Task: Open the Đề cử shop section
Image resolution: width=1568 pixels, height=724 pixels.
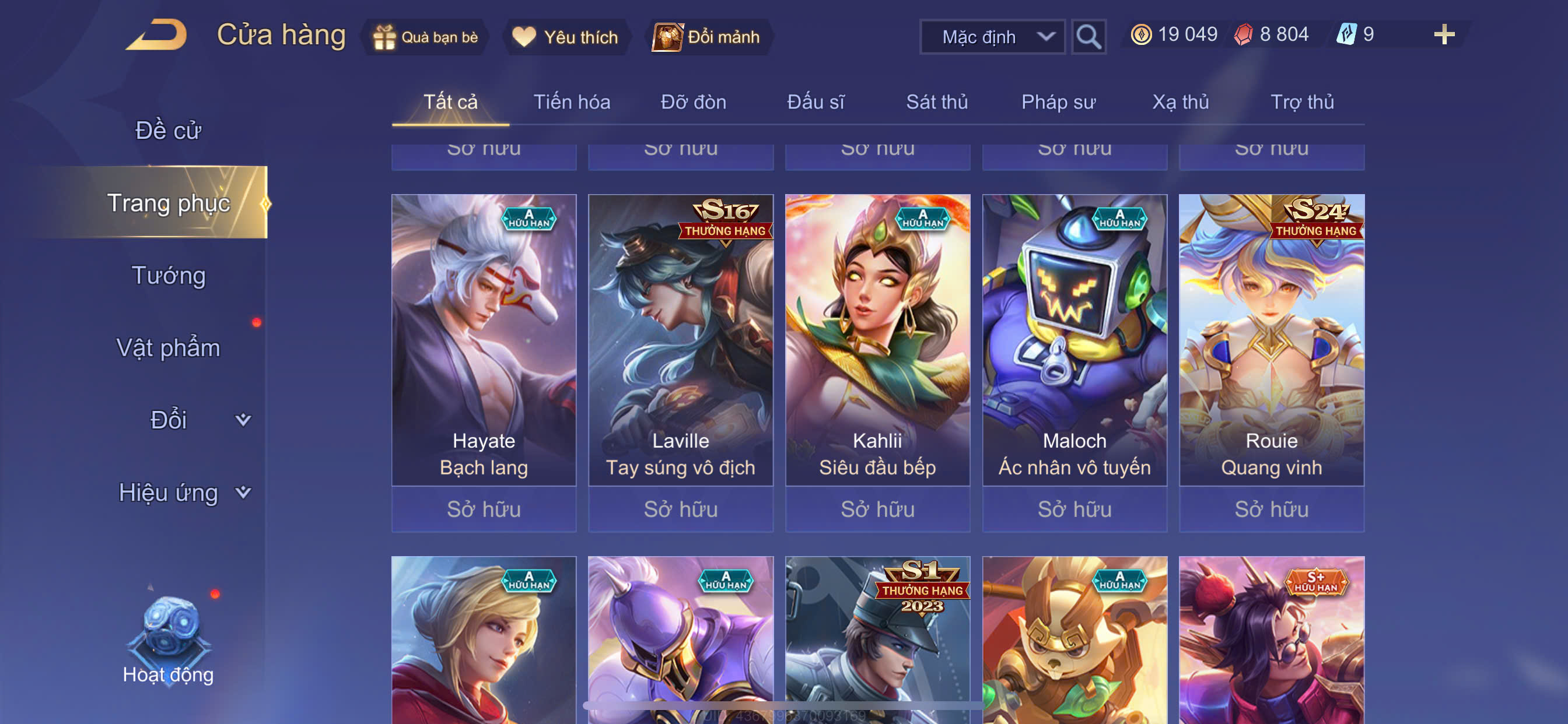Action: click(168, 131)
